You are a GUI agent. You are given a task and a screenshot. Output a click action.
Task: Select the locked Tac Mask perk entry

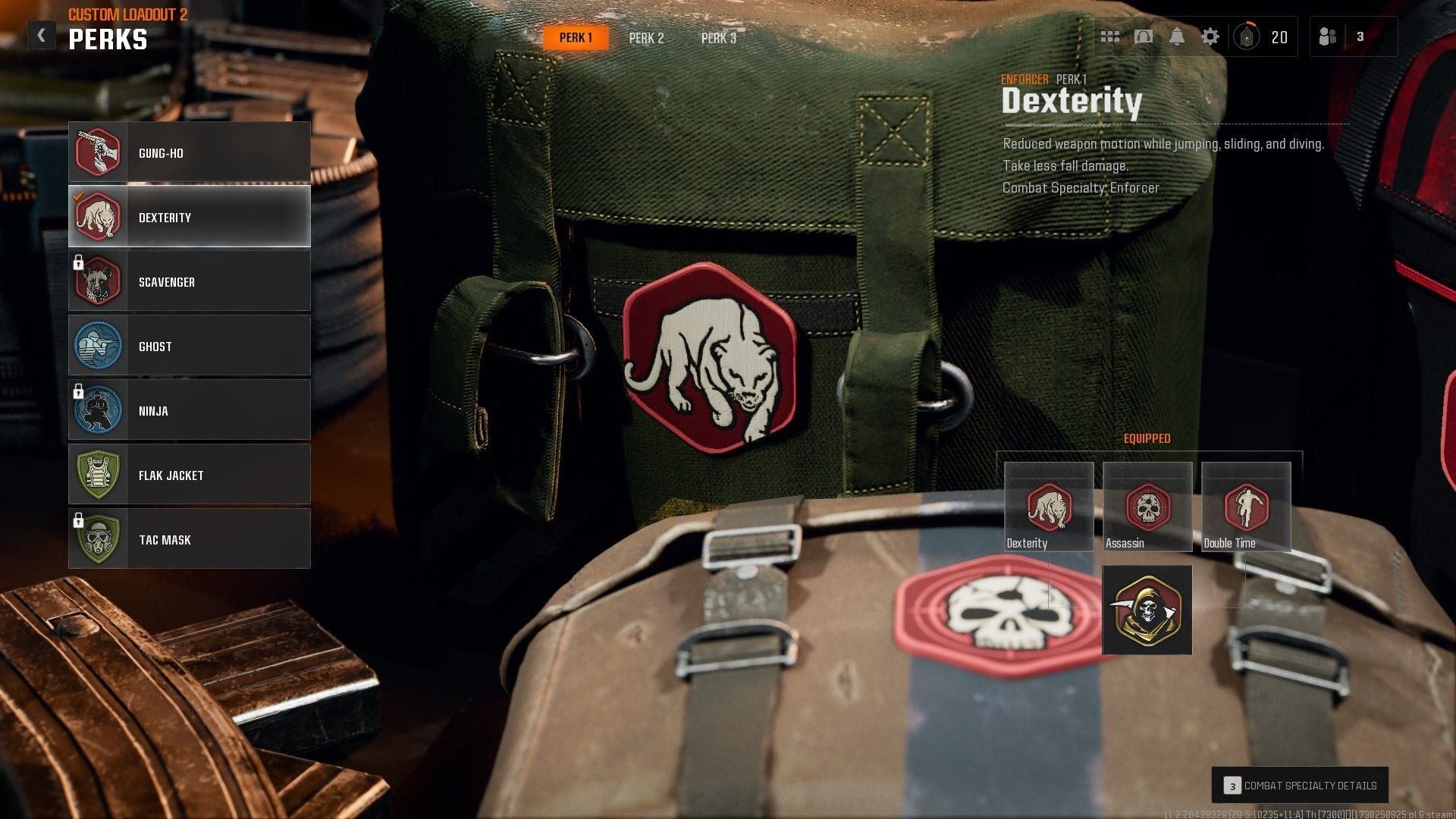pos(190,539)
